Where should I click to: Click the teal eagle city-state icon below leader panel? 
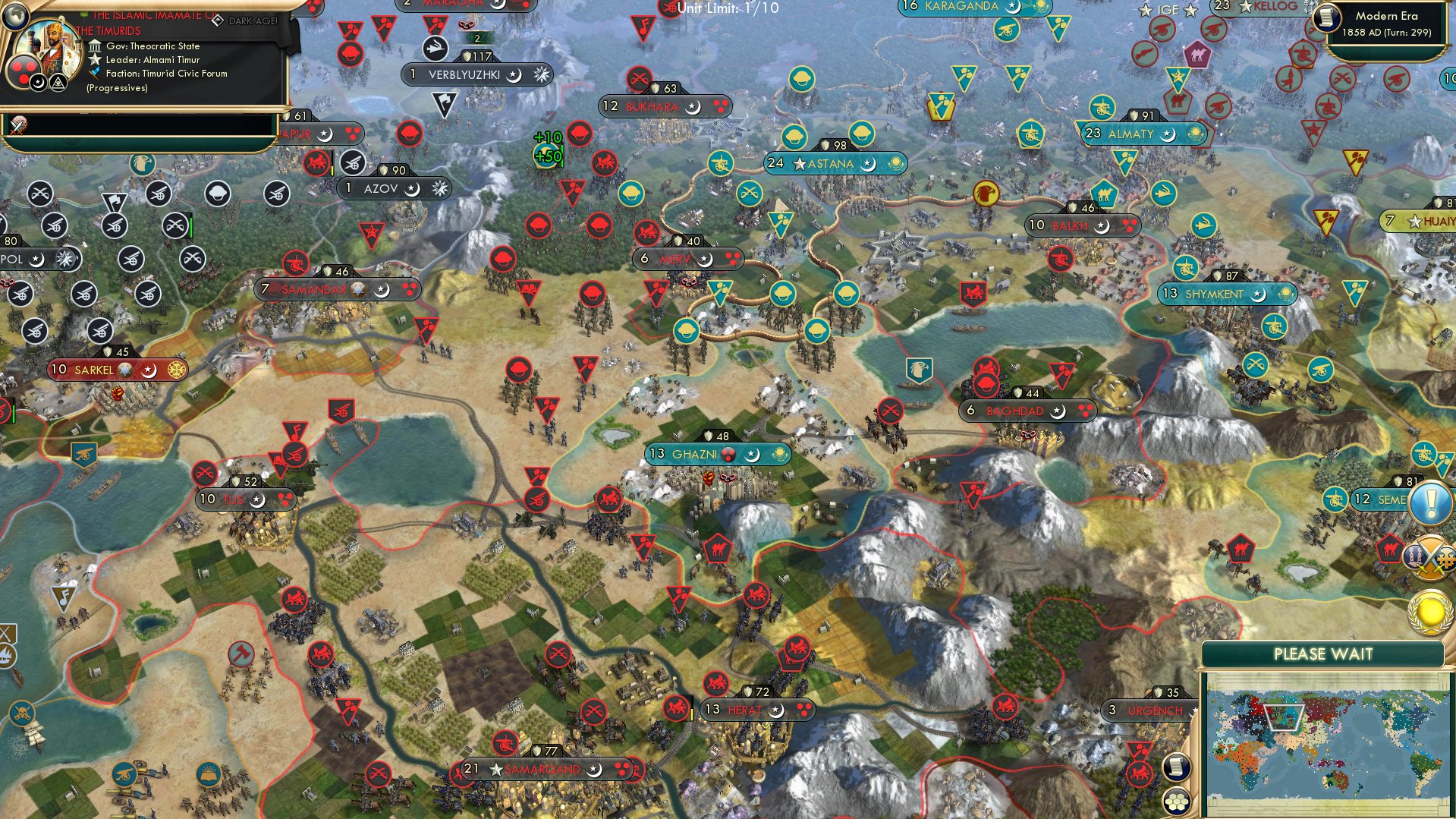pos(143,165)
